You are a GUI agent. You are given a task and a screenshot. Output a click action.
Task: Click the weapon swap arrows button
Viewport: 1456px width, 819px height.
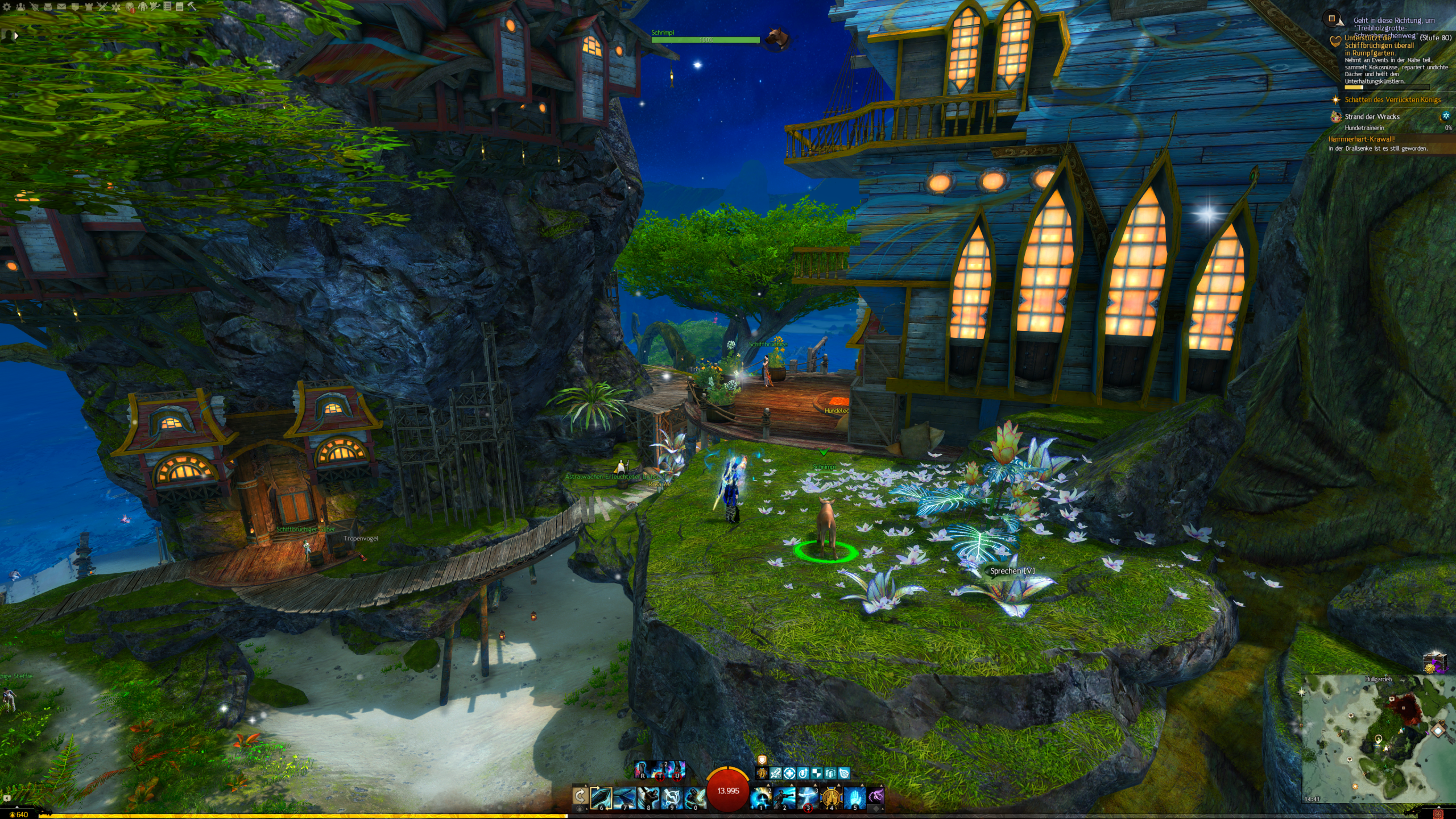tap(580, 796)
